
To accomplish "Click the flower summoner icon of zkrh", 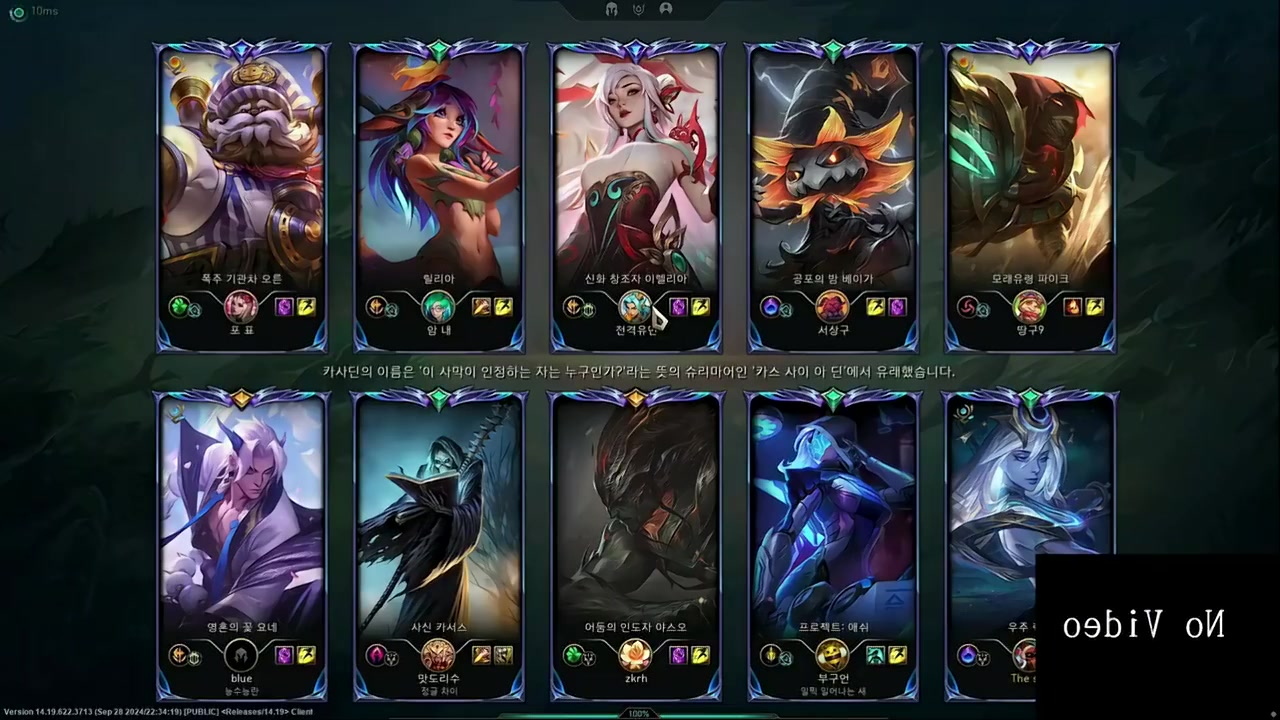I will coord(635,655).
